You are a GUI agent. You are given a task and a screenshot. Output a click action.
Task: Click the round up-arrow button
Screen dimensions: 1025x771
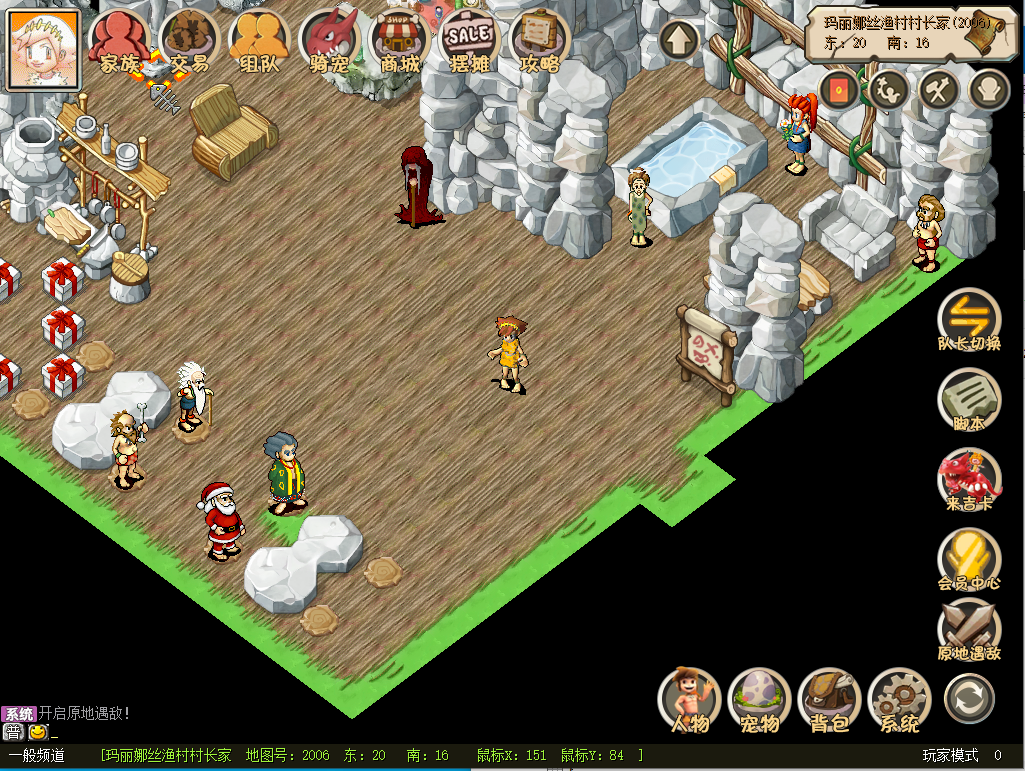point(680,40)
